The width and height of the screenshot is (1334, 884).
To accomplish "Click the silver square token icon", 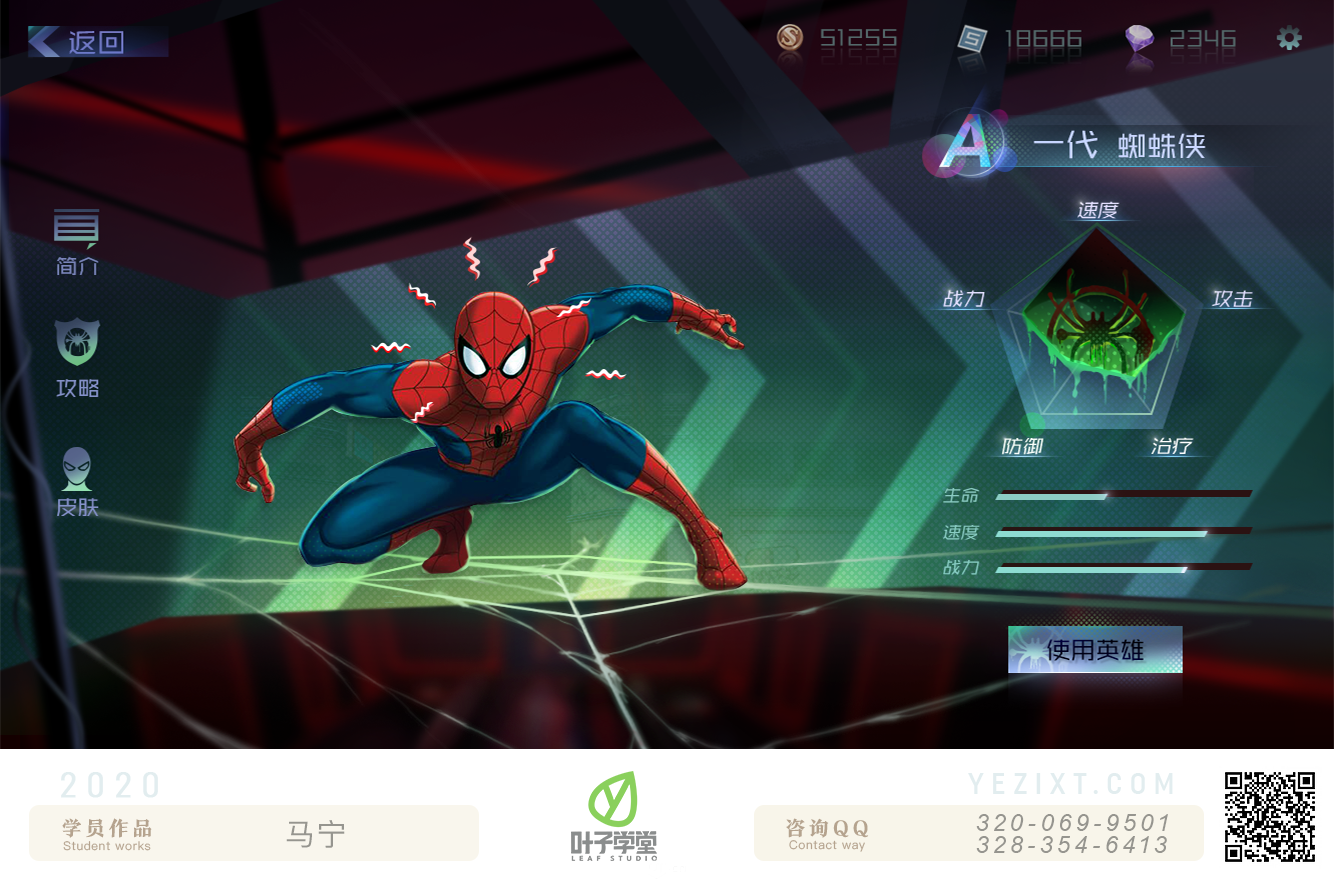I will tap(971, 40).
